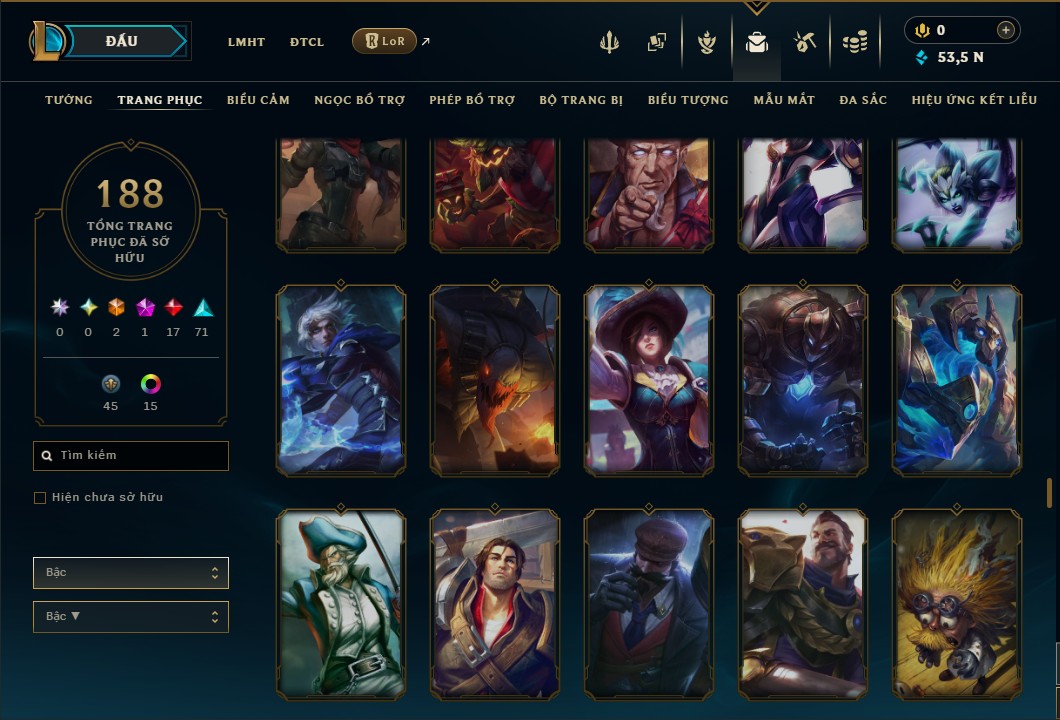Viewport: 1060px width, 720px height.
Task: Open the Bậc ▼ sort dropdown
Action: 131,617
